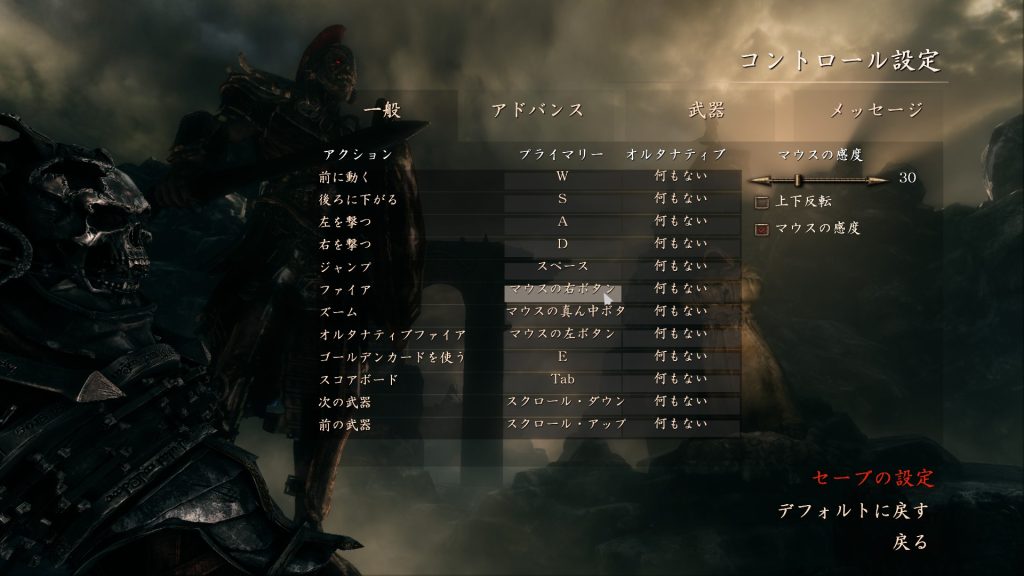Rebind the W key for 前に動く
The height and width of the screenshot is (576, 1024).
coord(562,177)
